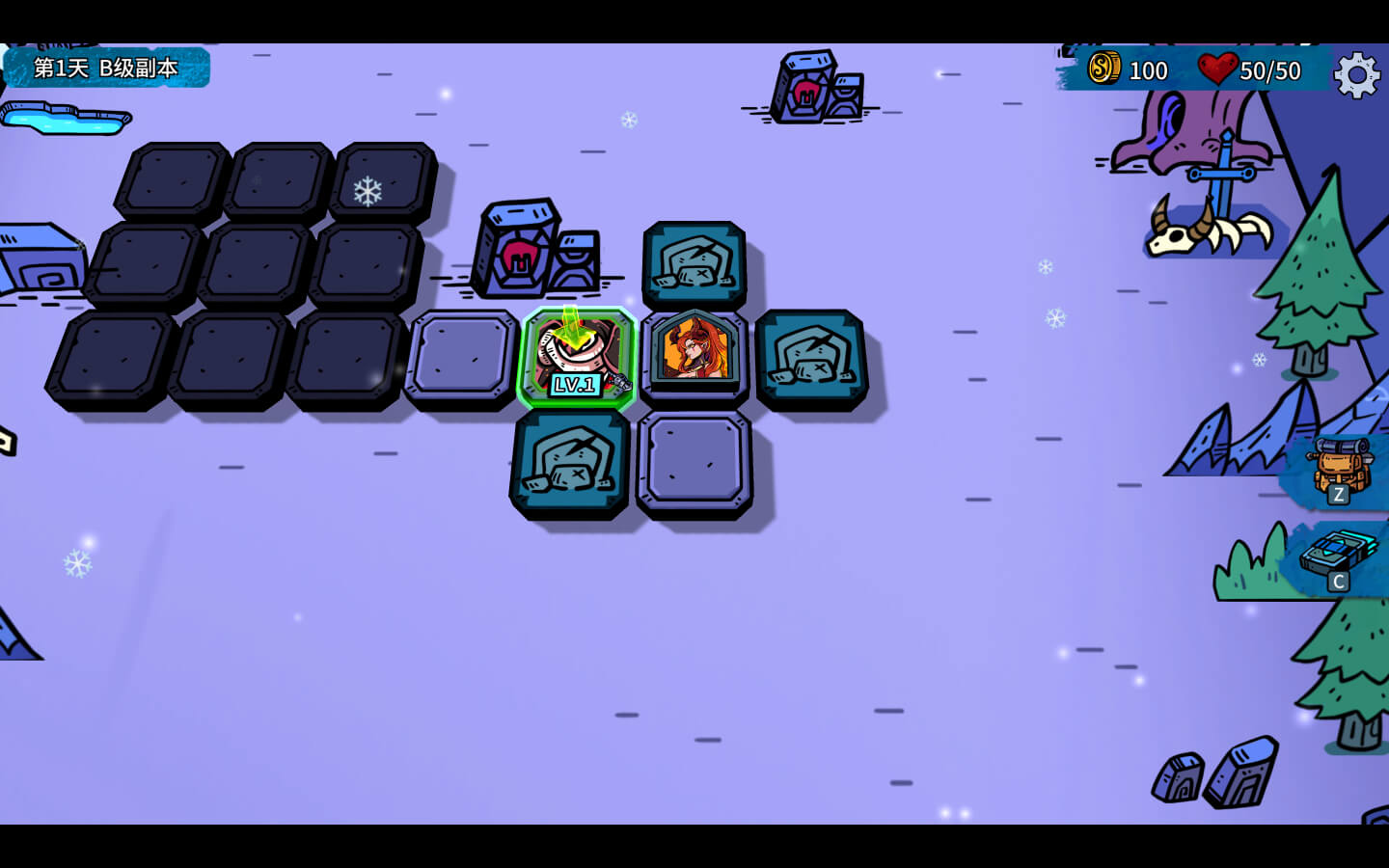The image size is (1389, 868).
Task: Select the red-haired hero tile
Action: pyautogui.click(x=694, y=353)
